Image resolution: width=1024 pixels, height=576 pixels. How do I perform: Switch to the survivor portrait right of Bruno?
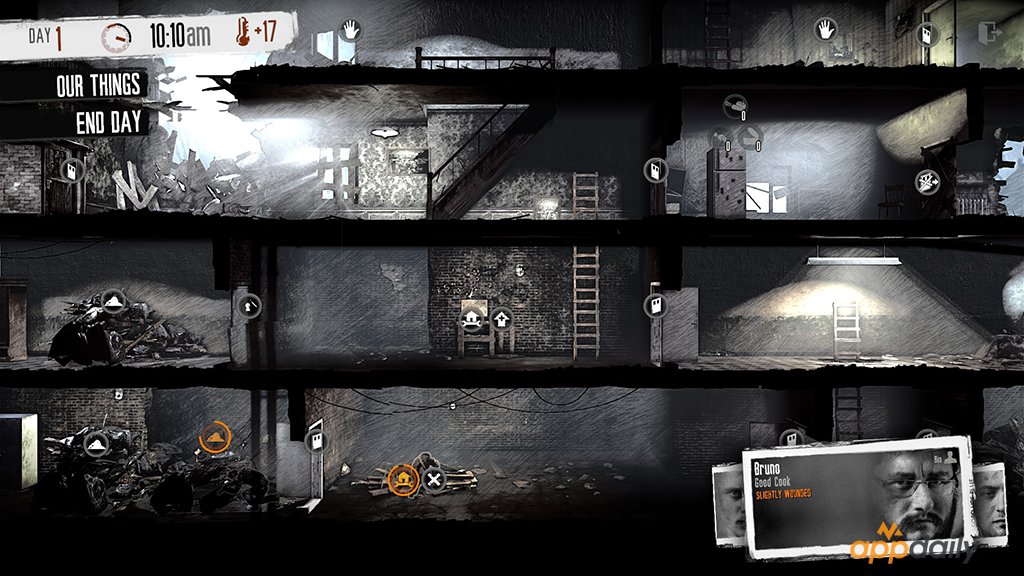(988, 498)
